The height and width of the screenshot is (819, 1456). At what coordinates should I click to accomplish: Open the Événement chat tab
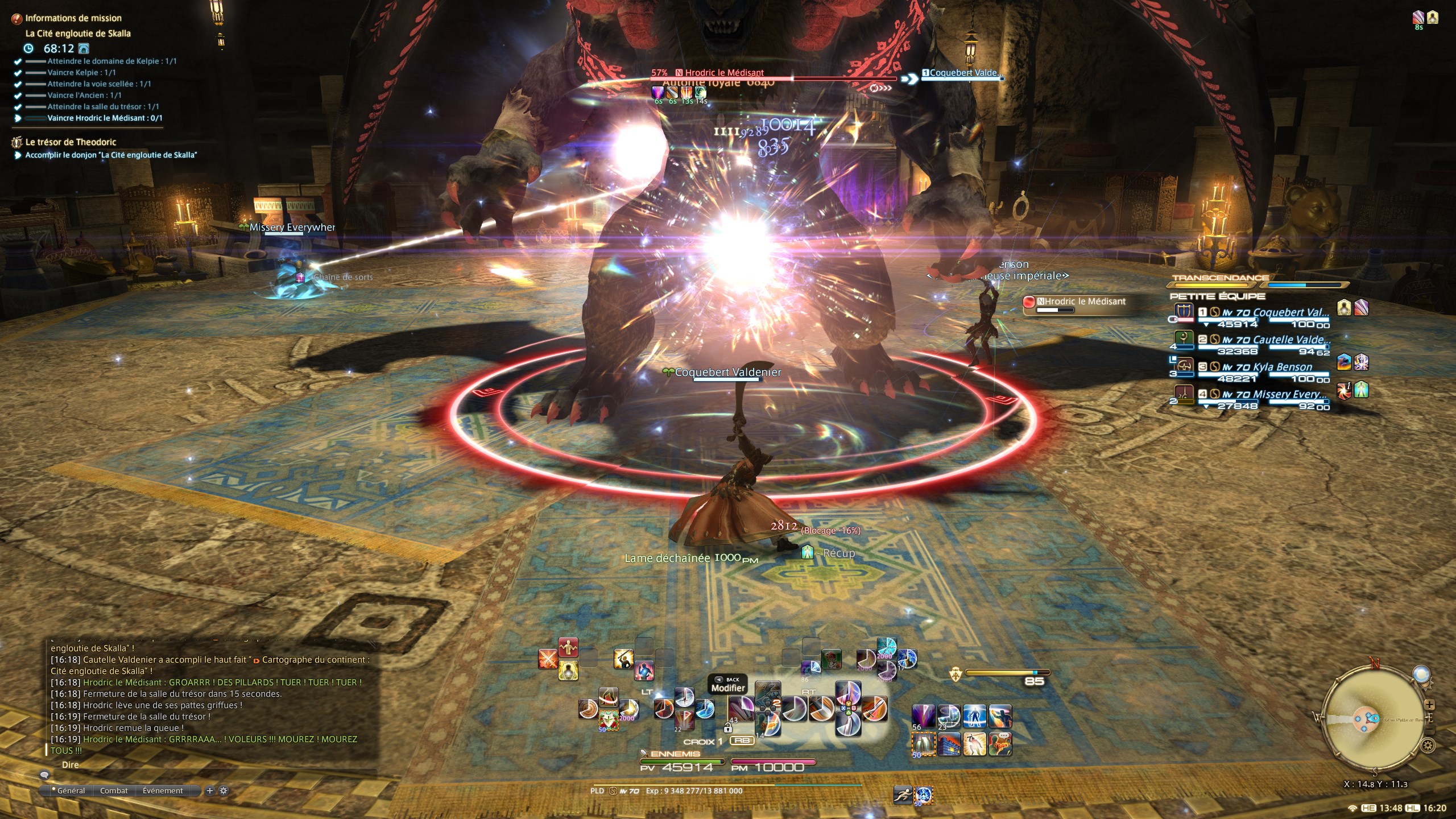click(163, 791)
